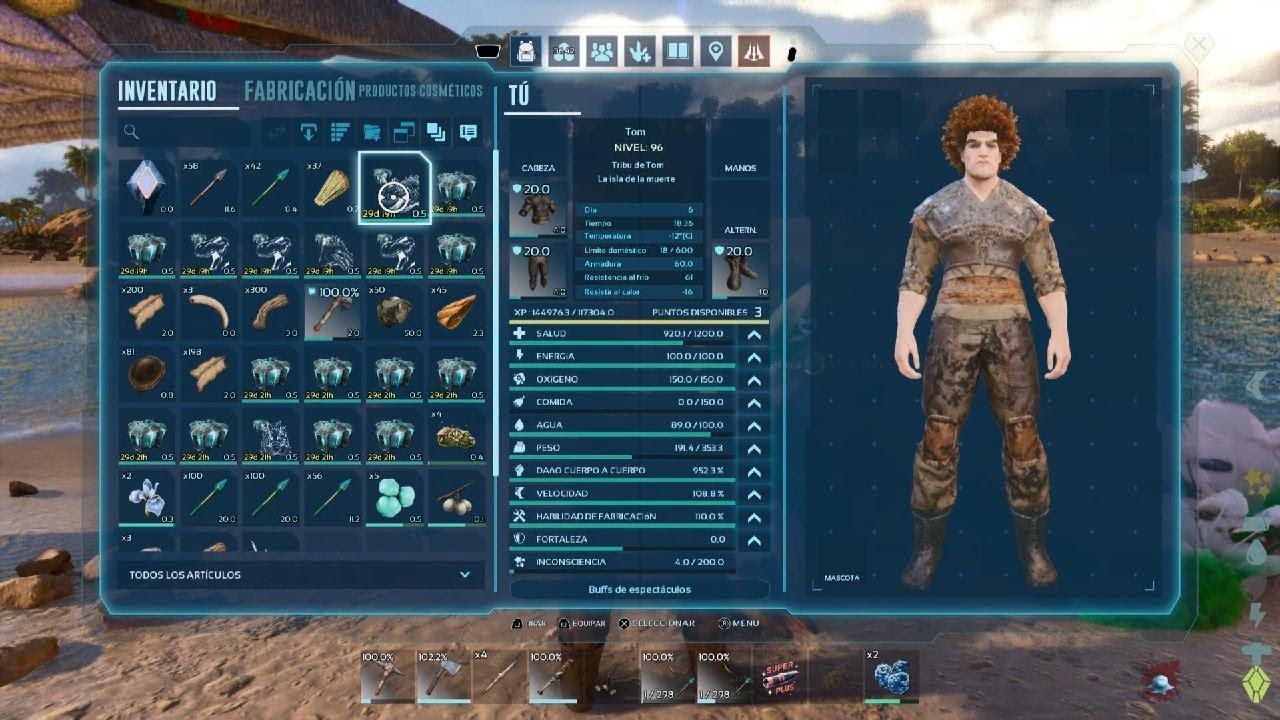Open the book-shaped survivor notes icon

coord(678,51)
